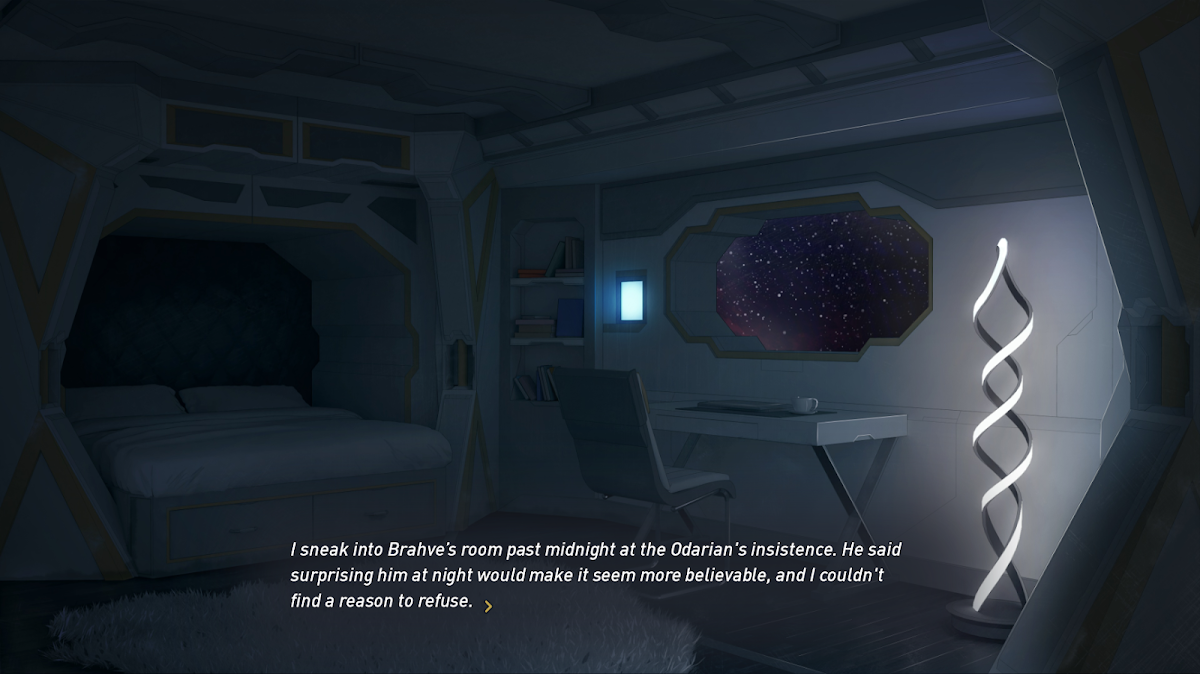This screenshot has height=674, width=1200.
Task: Click the yellow continue arrow after the narration
Action: (488, 606)
